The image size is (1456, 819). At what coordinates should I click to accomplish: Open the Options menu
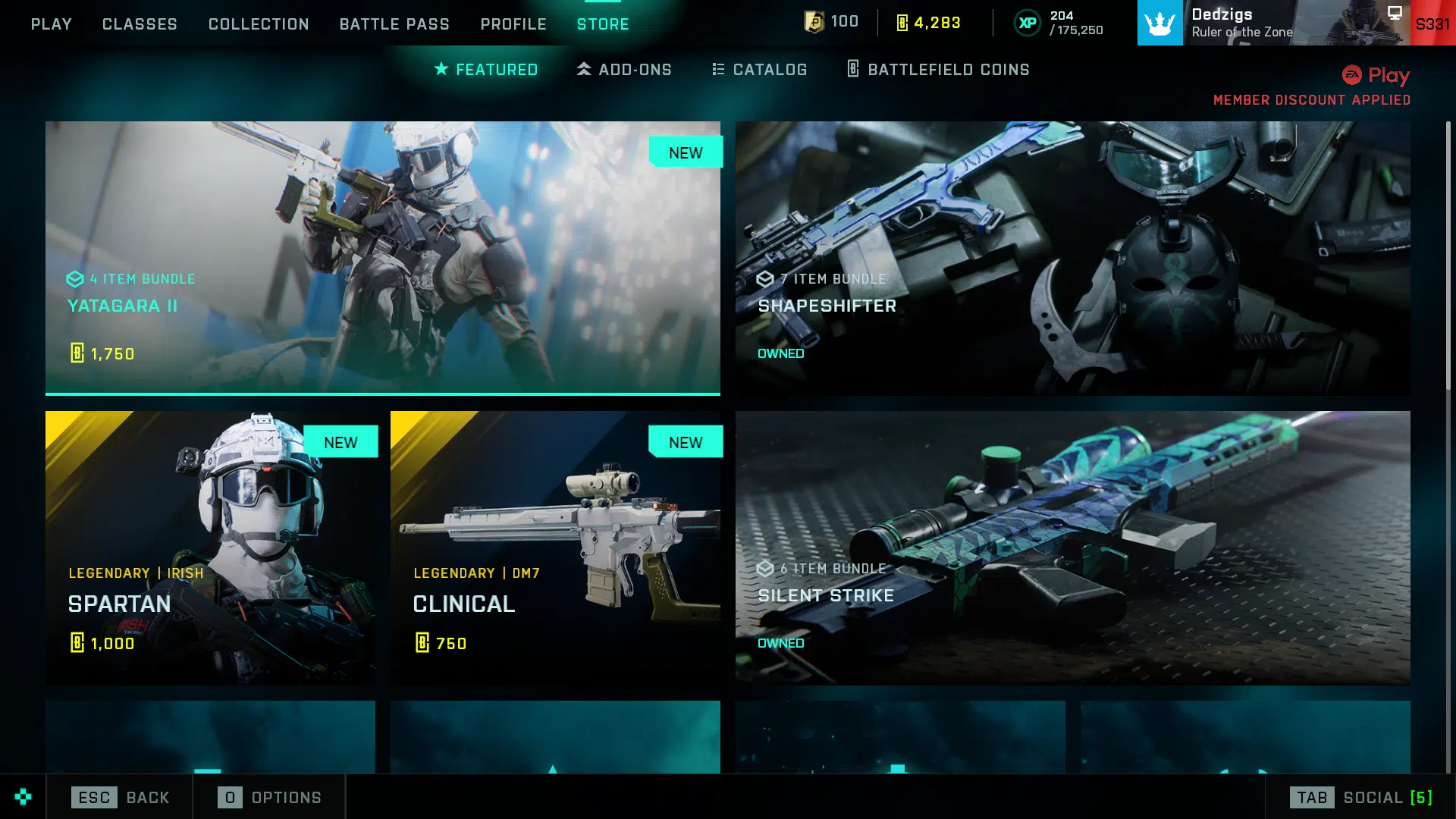(x=269, y=797)
